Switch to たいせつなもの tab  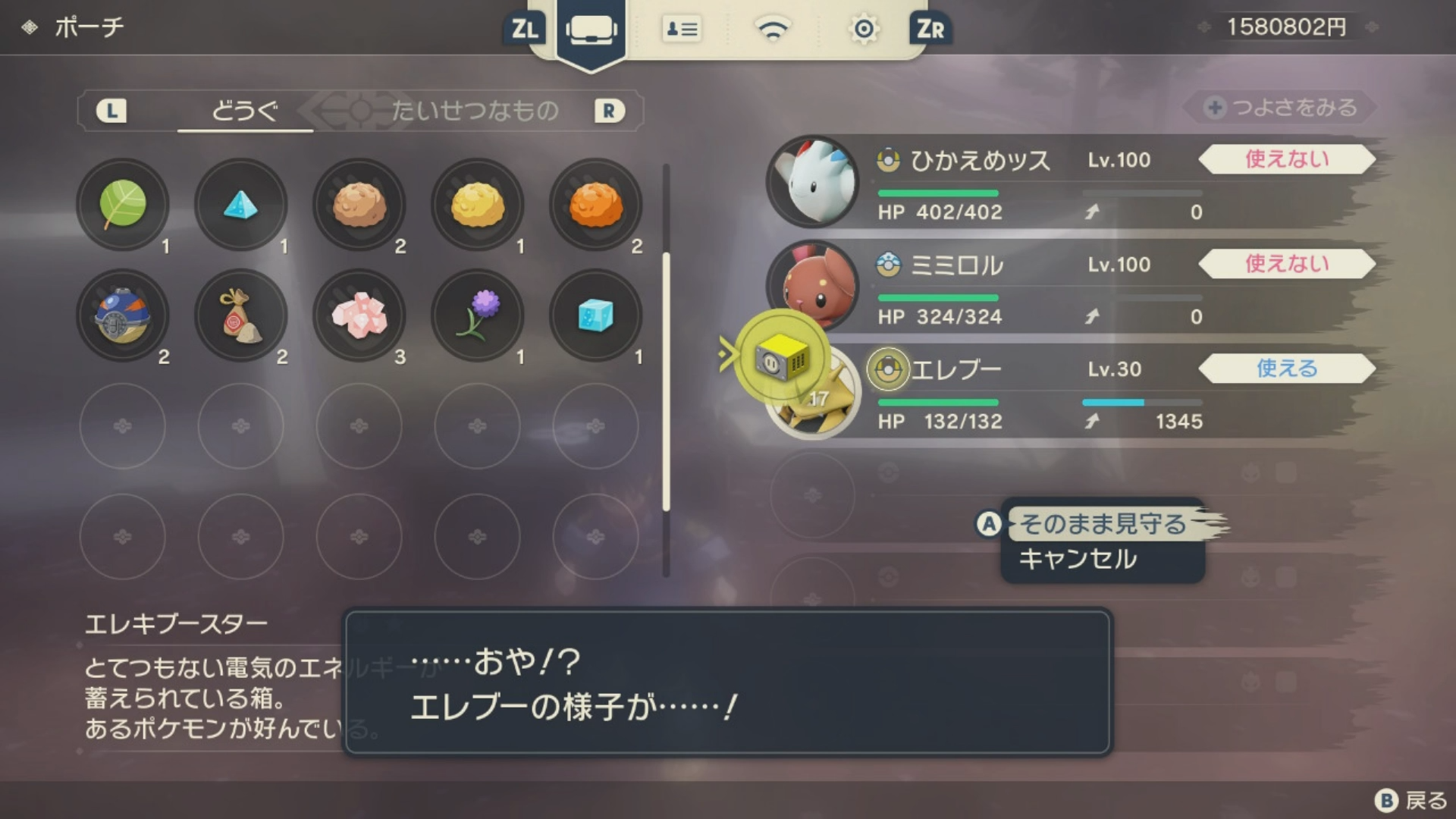(x=475, y=111)
